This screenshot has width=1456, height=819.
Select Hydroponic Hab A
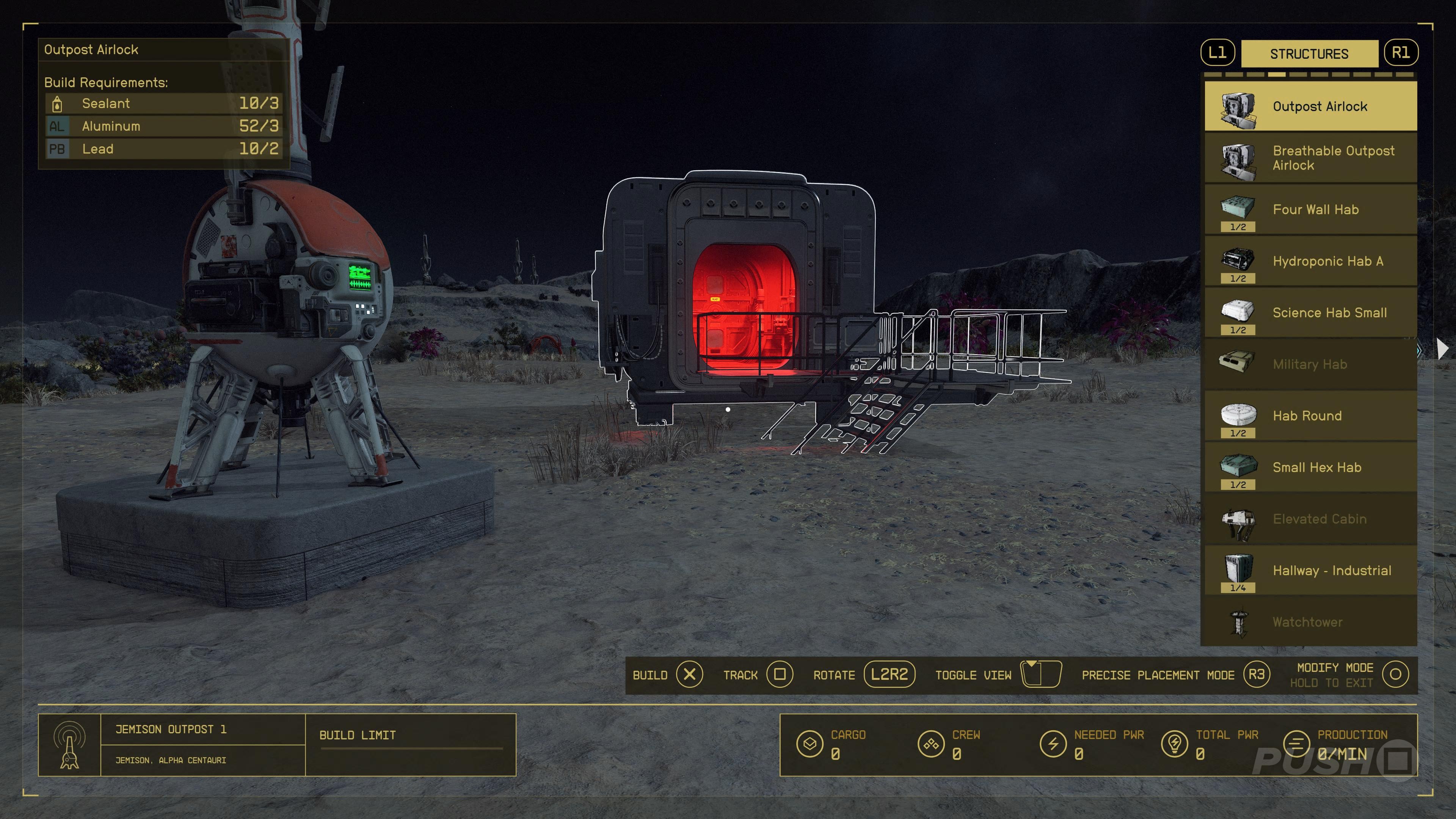pos(1310,261)
